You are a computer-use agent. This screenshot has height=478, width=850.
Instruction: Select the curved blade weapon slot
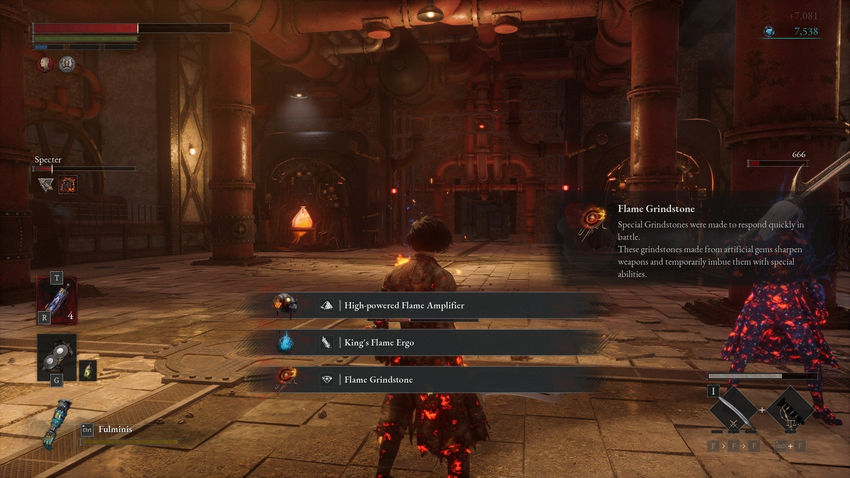coord(736,408)
